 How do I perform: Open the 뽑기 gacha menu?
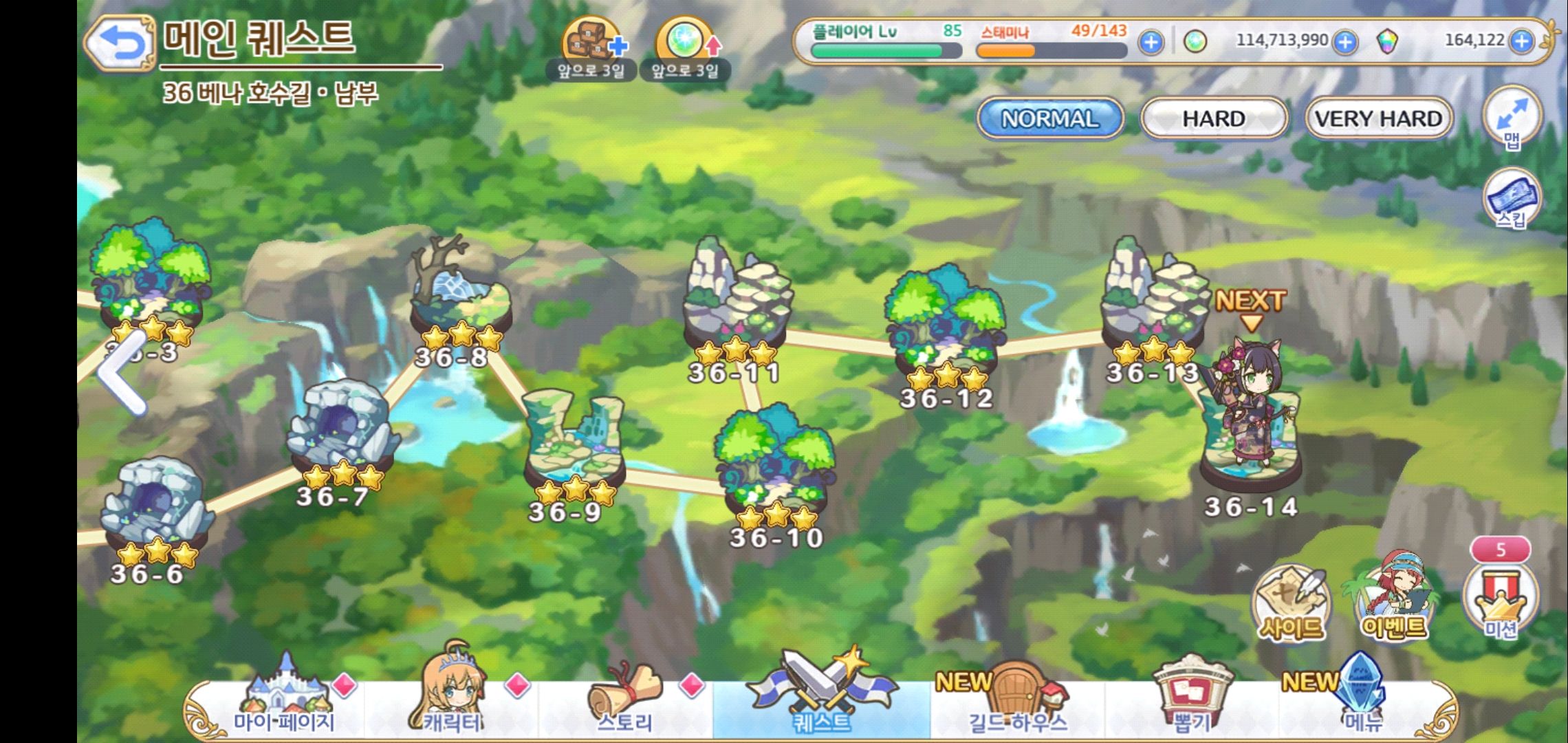[x=1192, y=702]
